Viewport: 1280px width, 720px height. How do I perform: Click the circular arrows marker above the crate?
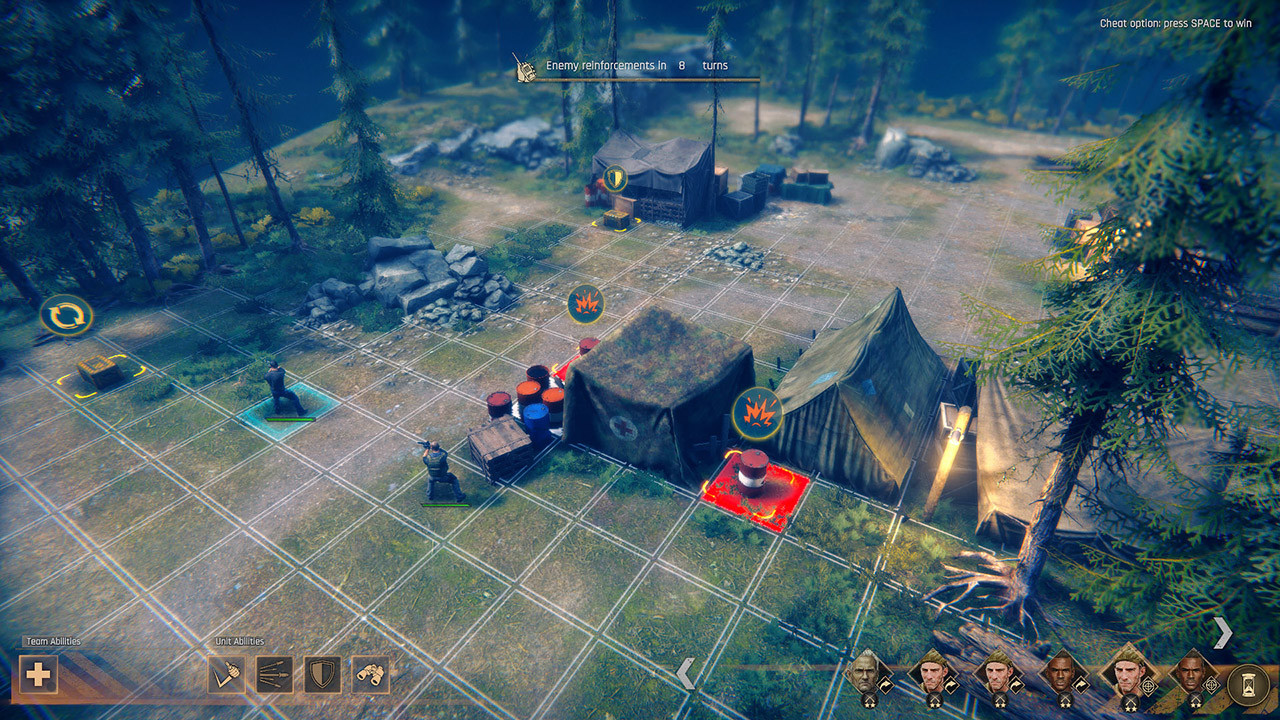tap(66, 316)
